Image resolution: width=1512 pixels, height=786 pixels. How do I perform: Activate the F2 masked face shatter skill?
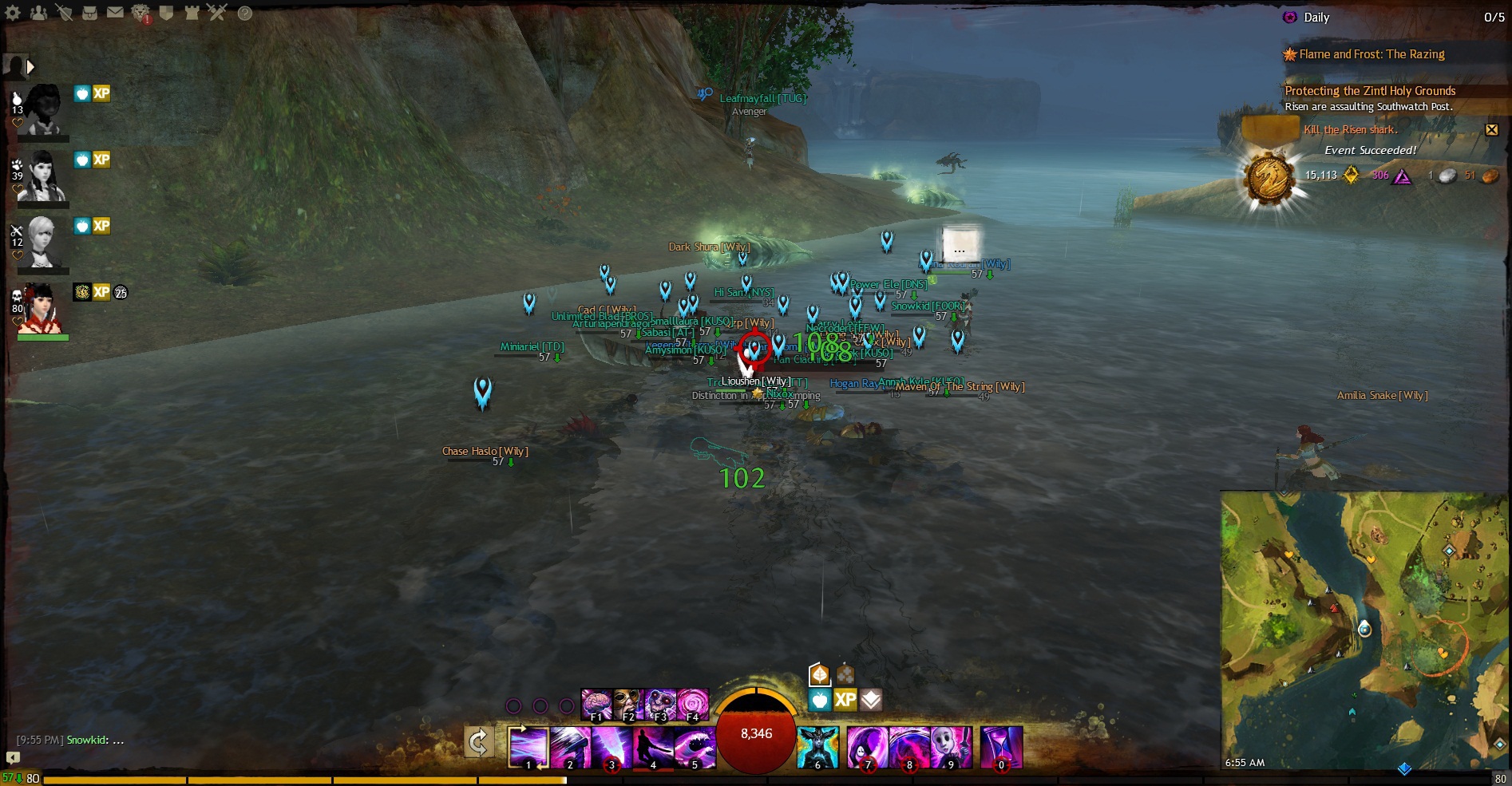click(x=628, y=705)
